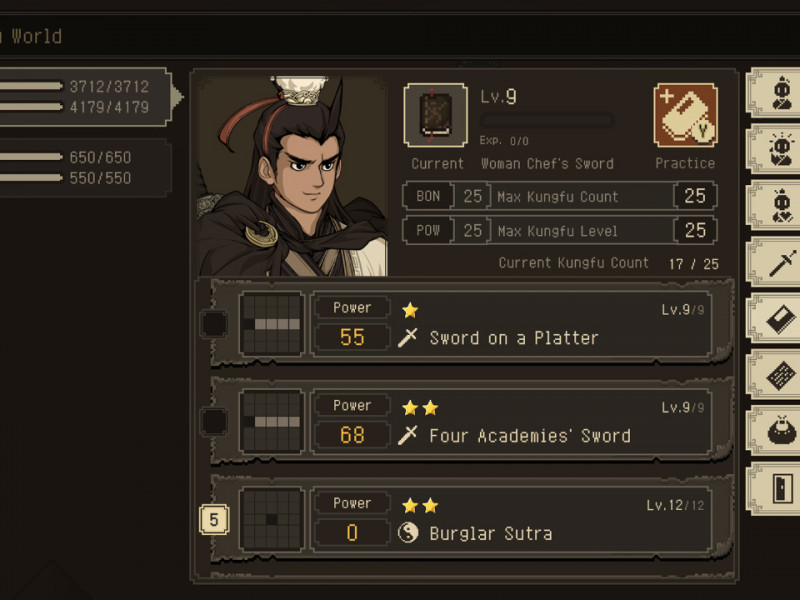Open the woven-mat icon tab

point(778,376)
